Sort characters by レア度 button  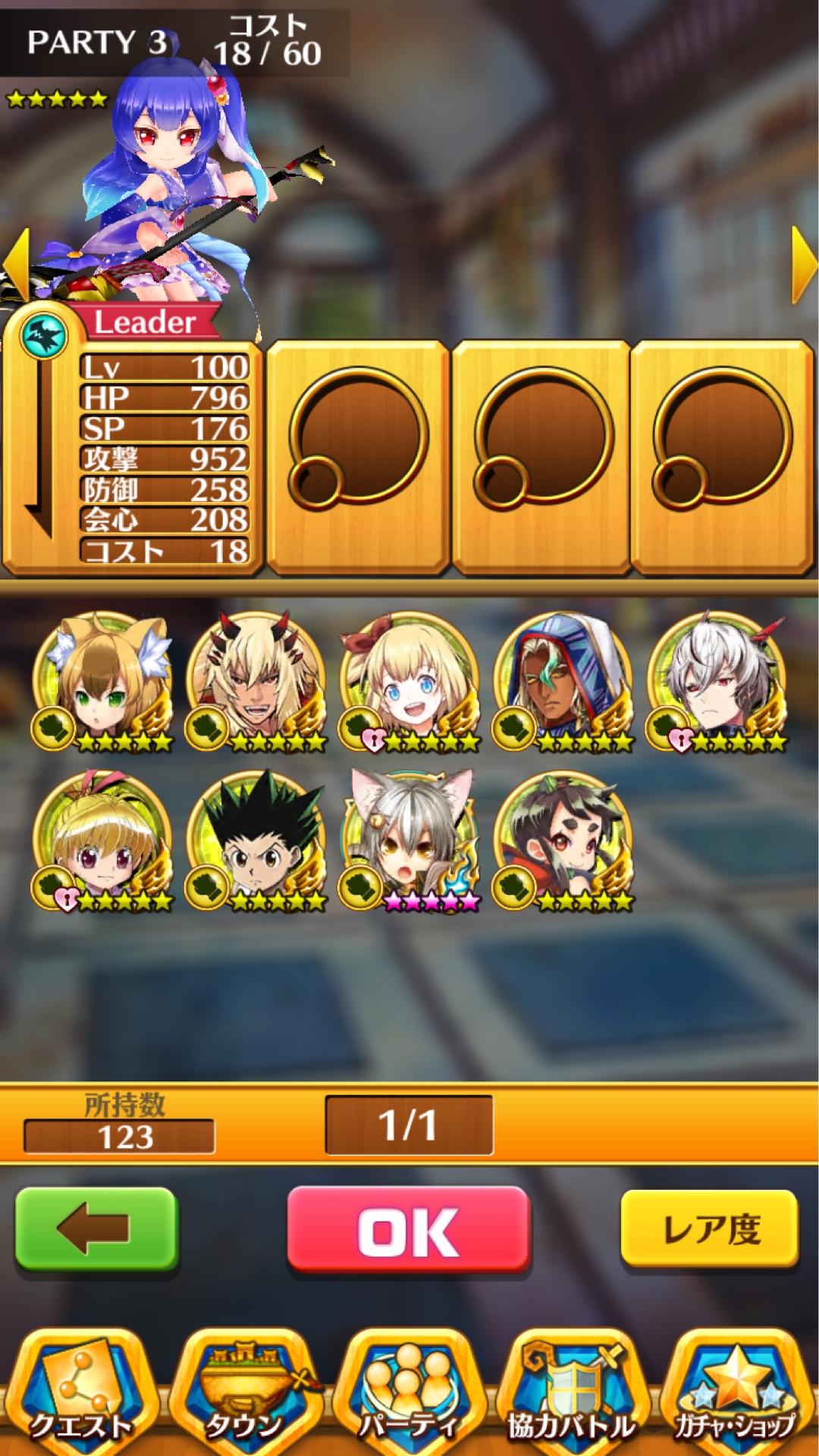coord(709,1228)
